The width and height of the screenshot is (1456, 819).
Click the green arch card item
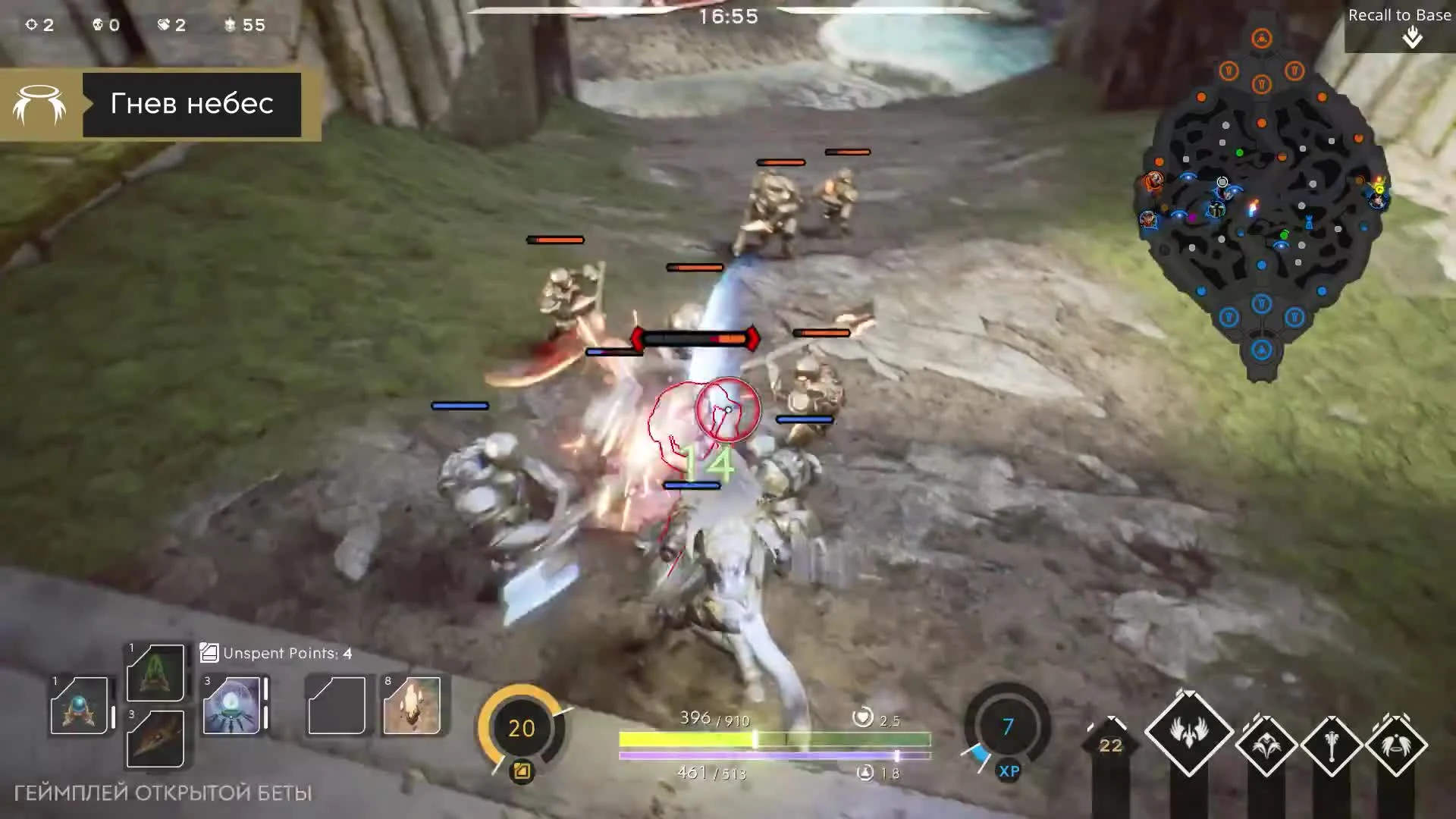pos(154,673)
